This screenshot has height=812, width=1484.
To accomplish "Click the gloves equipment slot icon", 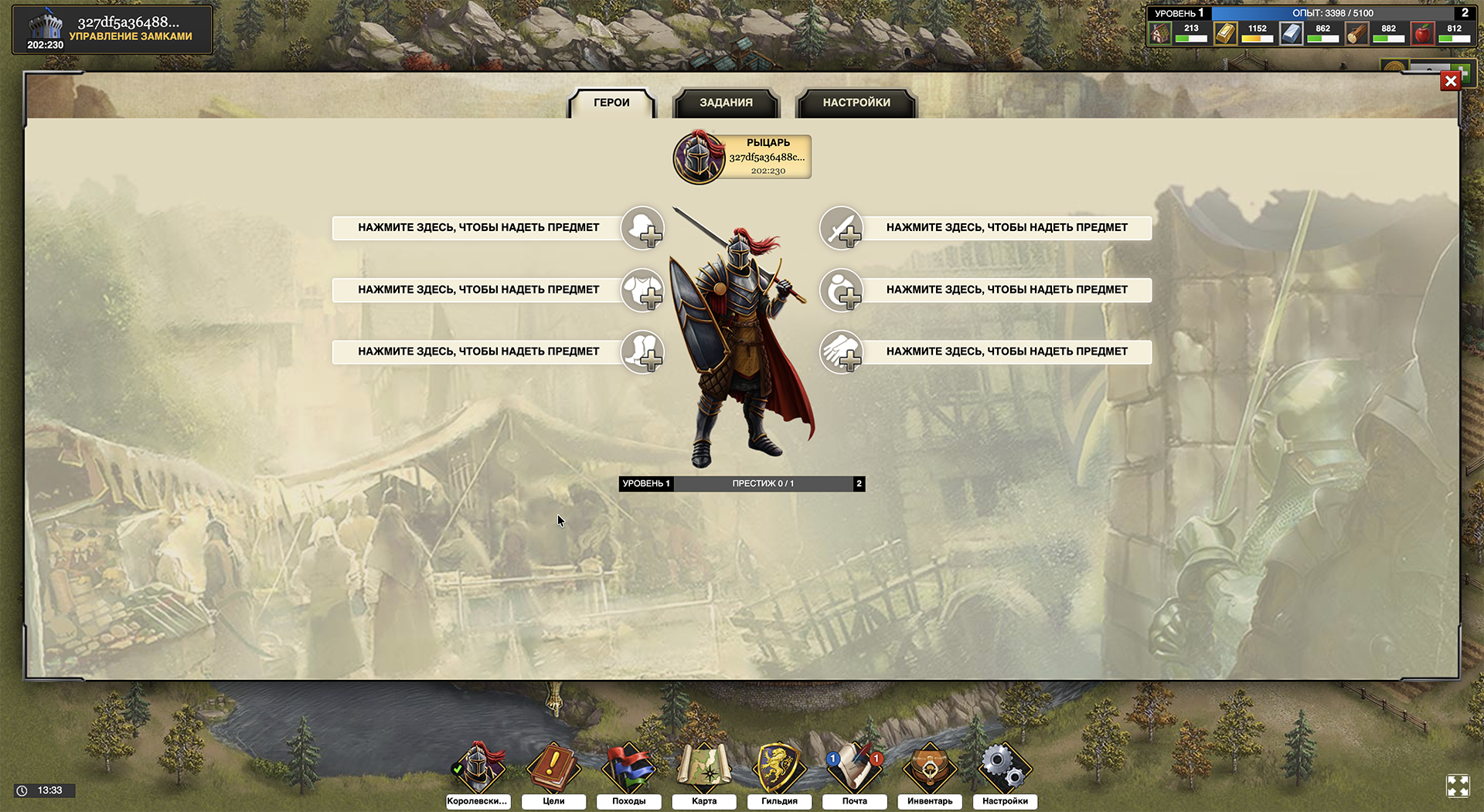I will (841, 352).
